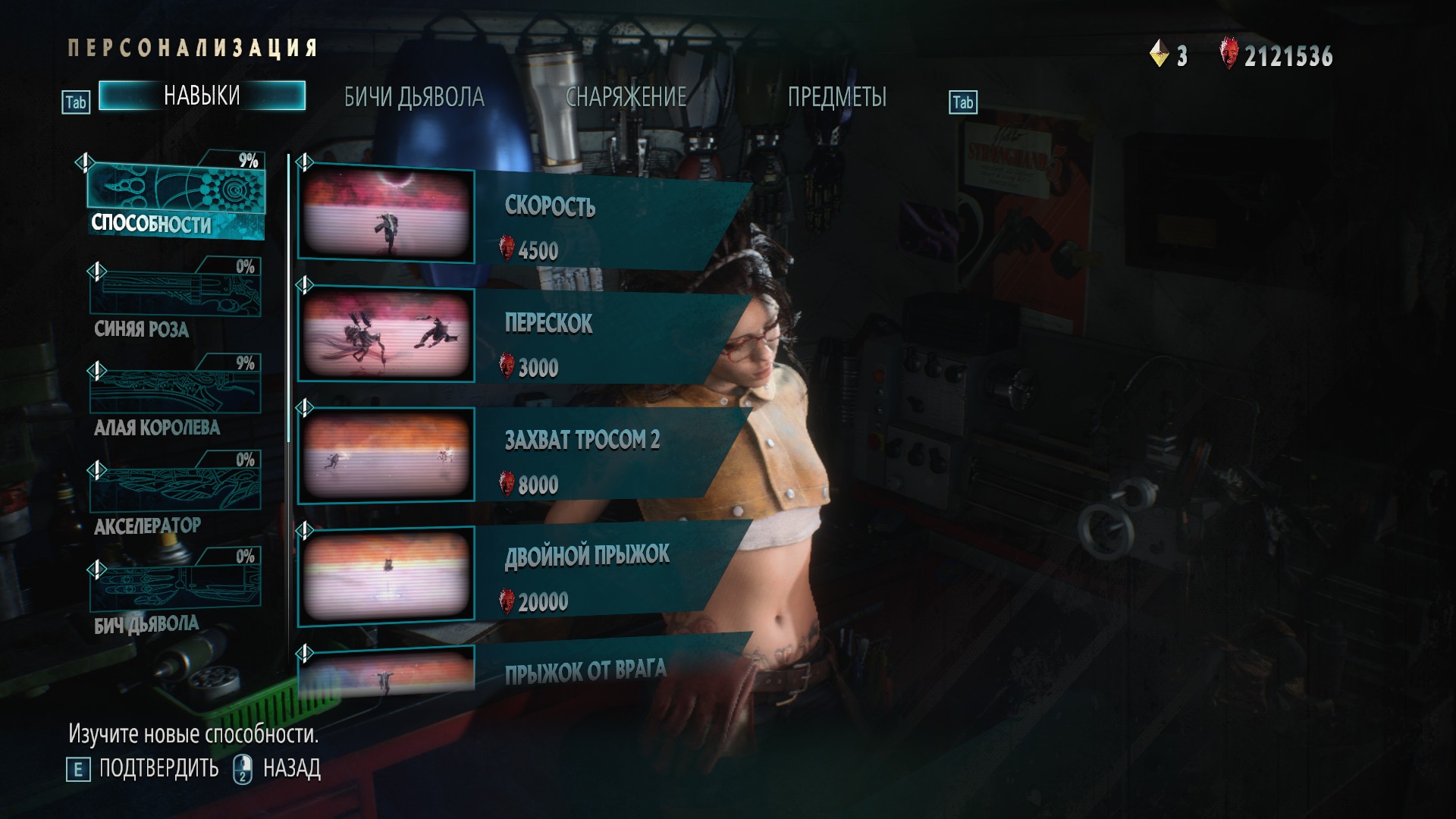This screenshot has width=1456, height=819.
Task: Click the ПОДТВЕРДИТЬ confirm label
Action: 158,769
